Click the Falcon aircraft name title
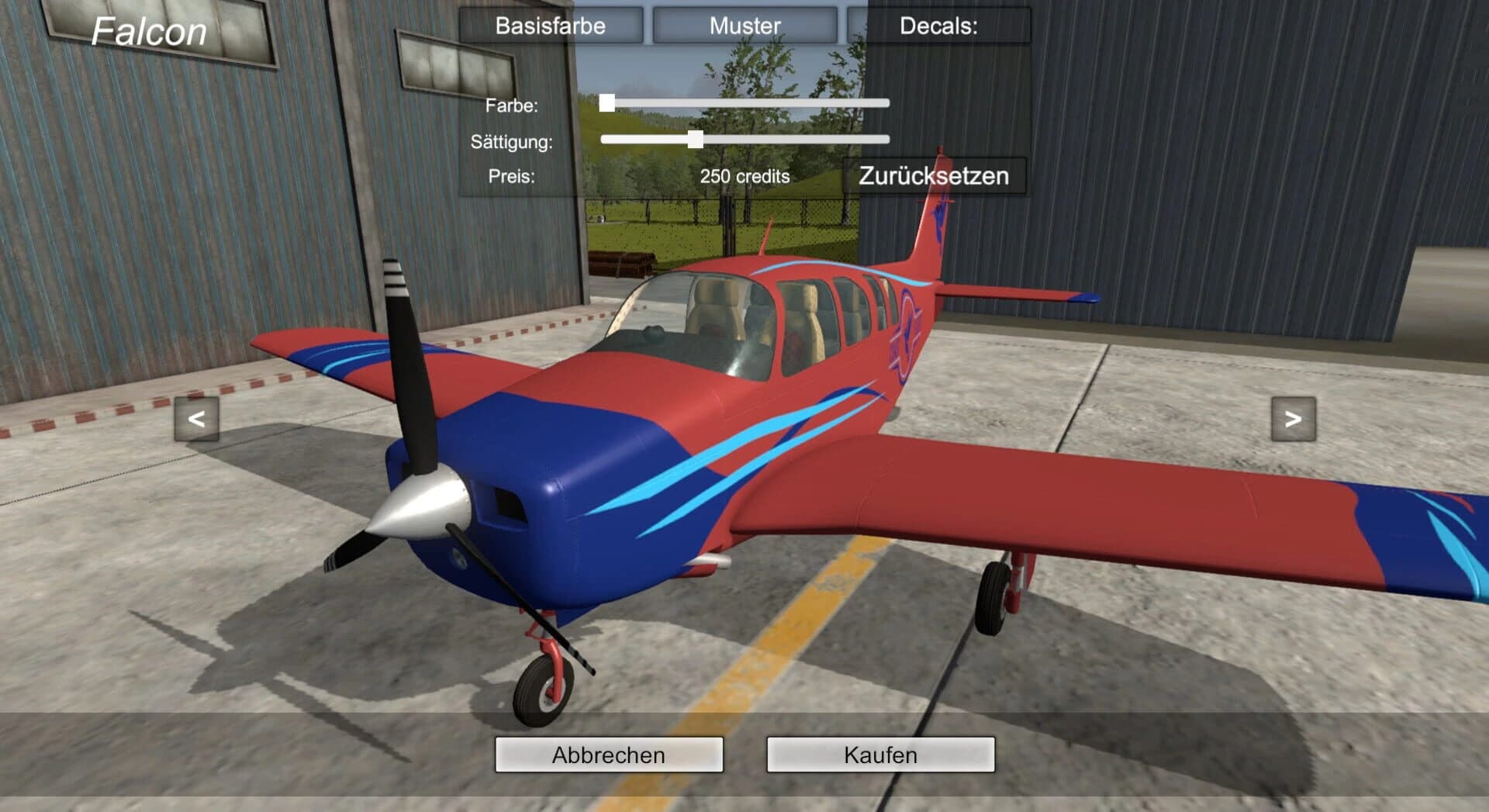Viewport: 1489px width, 812px height. 147,31
